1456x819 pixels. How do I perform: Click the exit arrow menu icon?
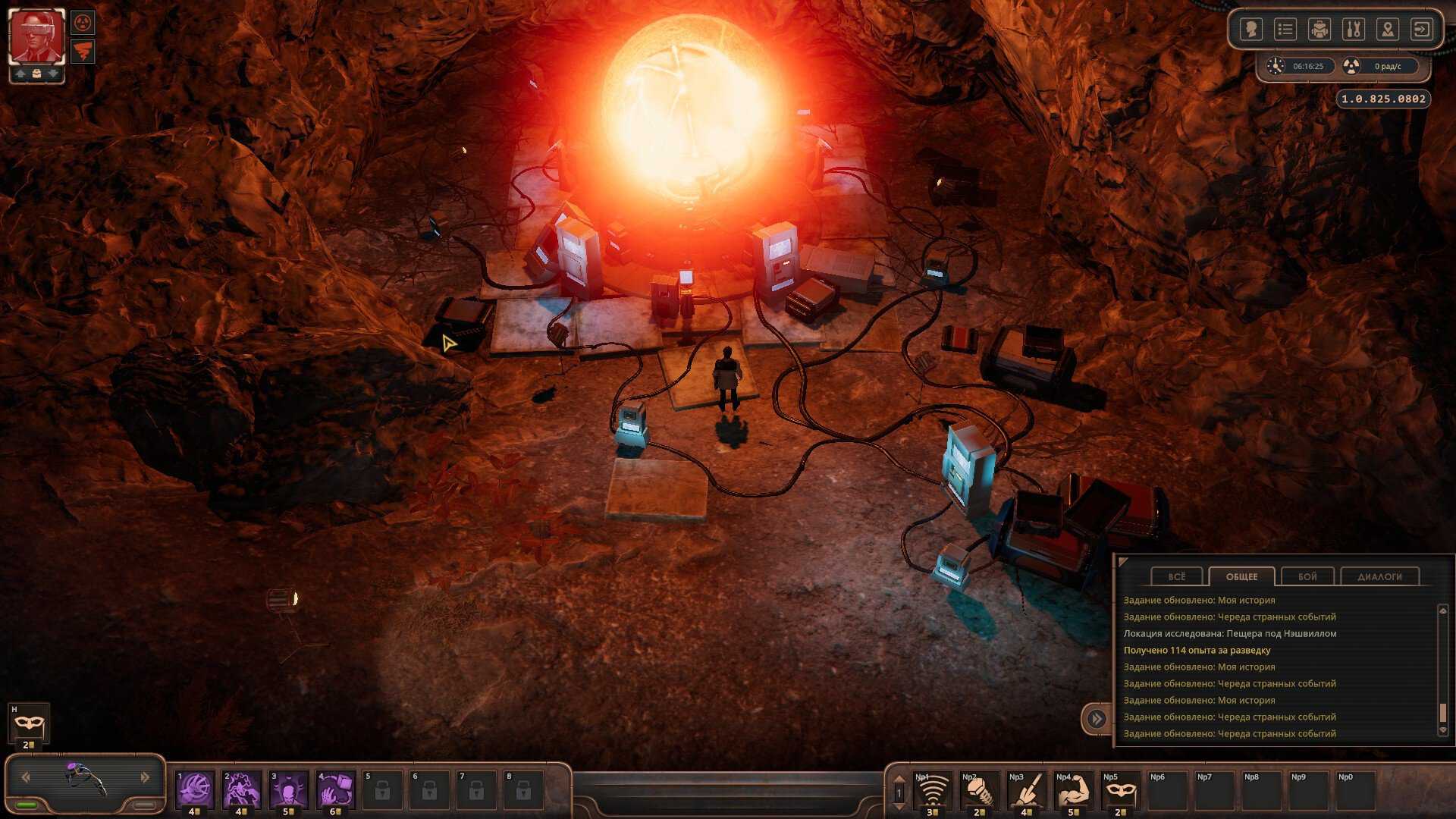point(1421,30)
